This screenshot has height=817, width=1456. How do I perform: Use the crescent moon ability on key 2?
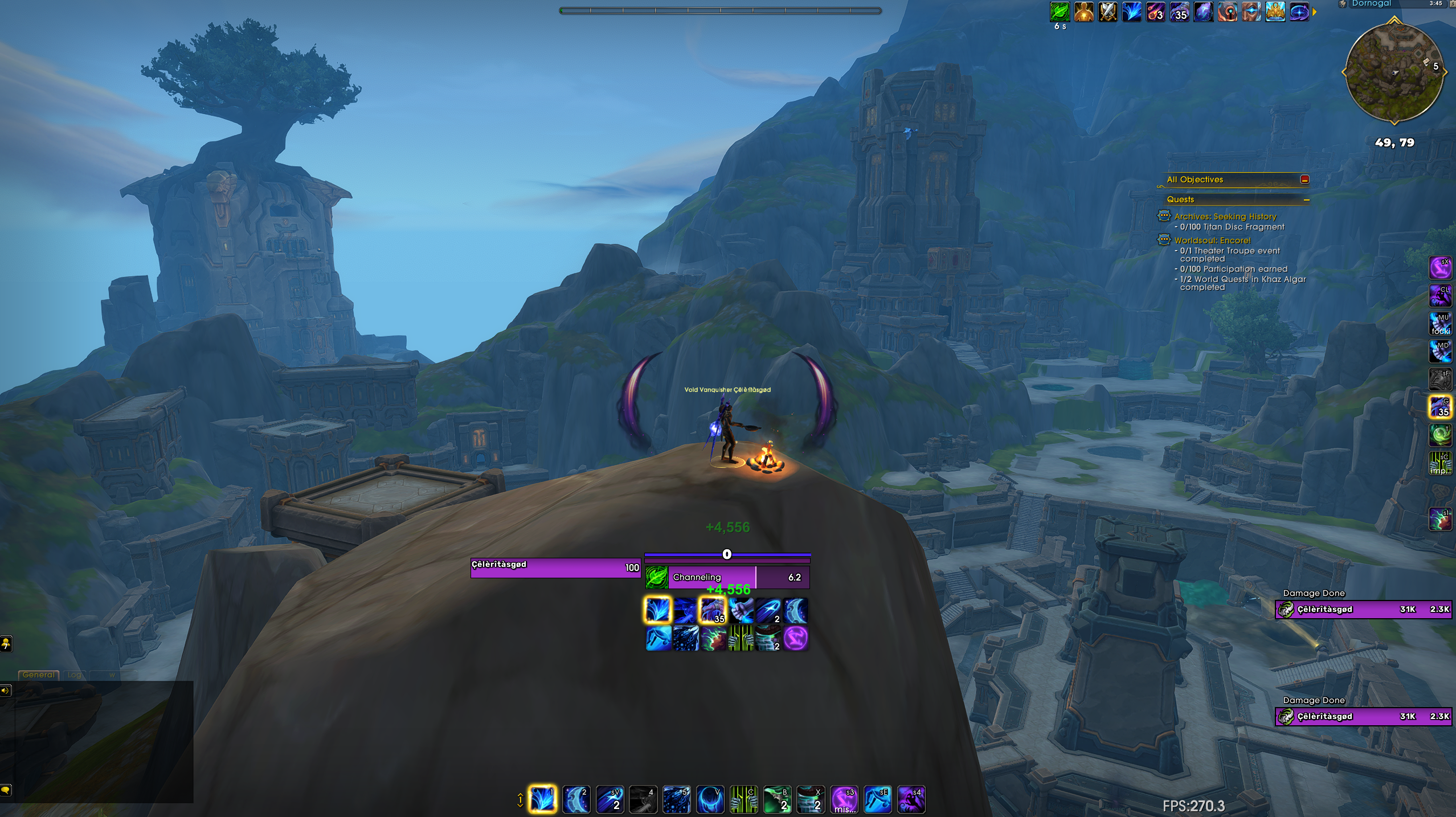576,799
